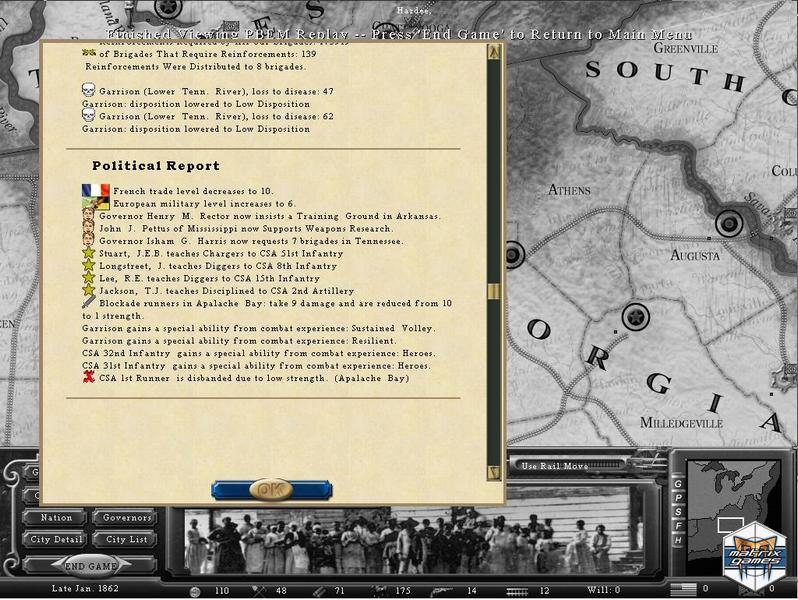Select the F map filter letter
This screenshot has height=600, width=798.
tap(678, 526)
